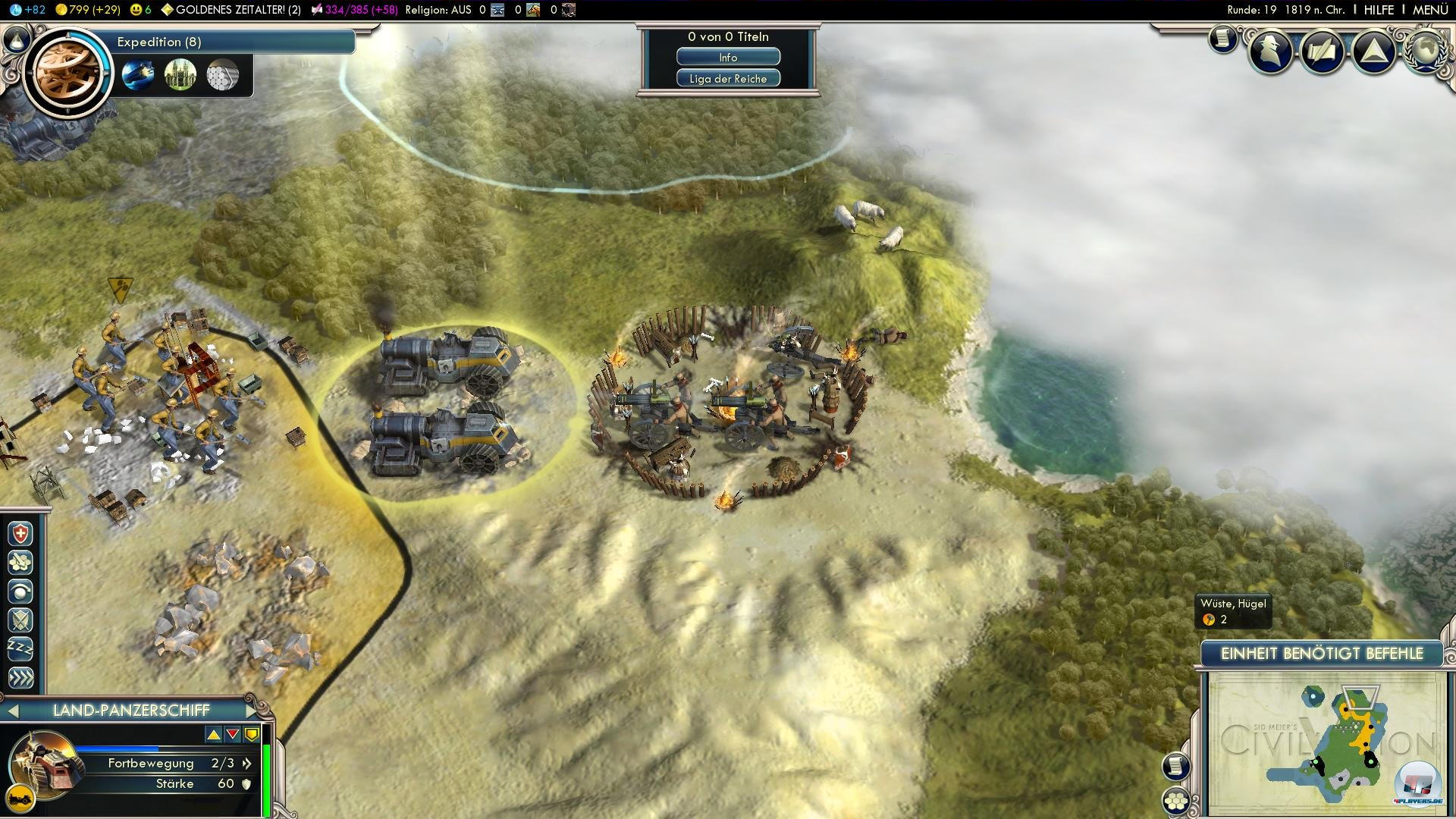Cycle to the previous unit with left arrow
This screenshot has width=1456, height=819.
(x=13, y=711)
